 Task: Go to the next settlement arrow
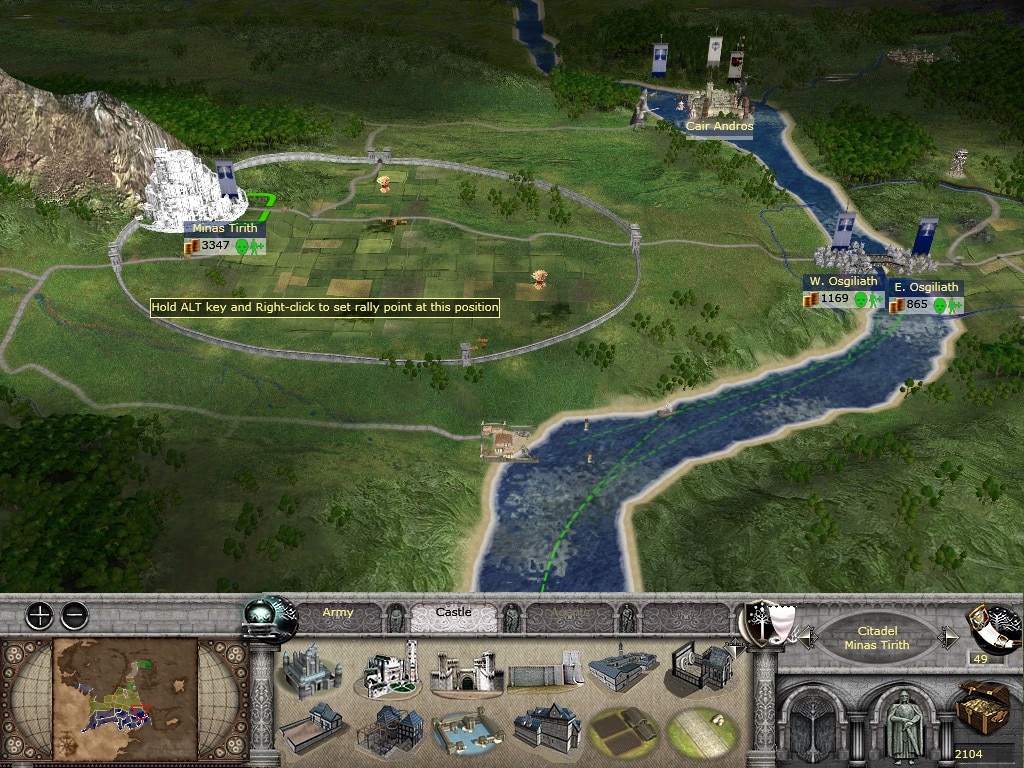point(950,637)
